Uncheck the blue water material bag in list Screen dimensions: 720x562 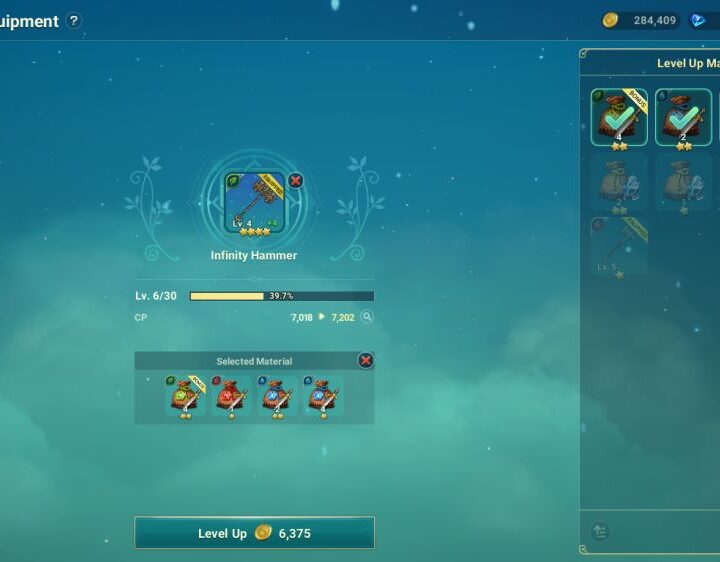point(683,118)
